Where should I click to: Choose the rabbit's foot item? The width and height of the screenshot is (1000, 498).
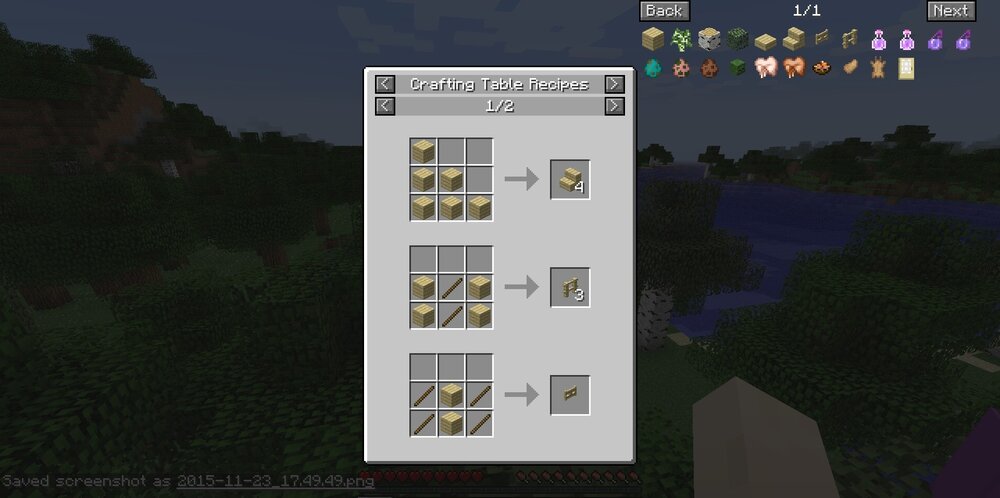851,69
